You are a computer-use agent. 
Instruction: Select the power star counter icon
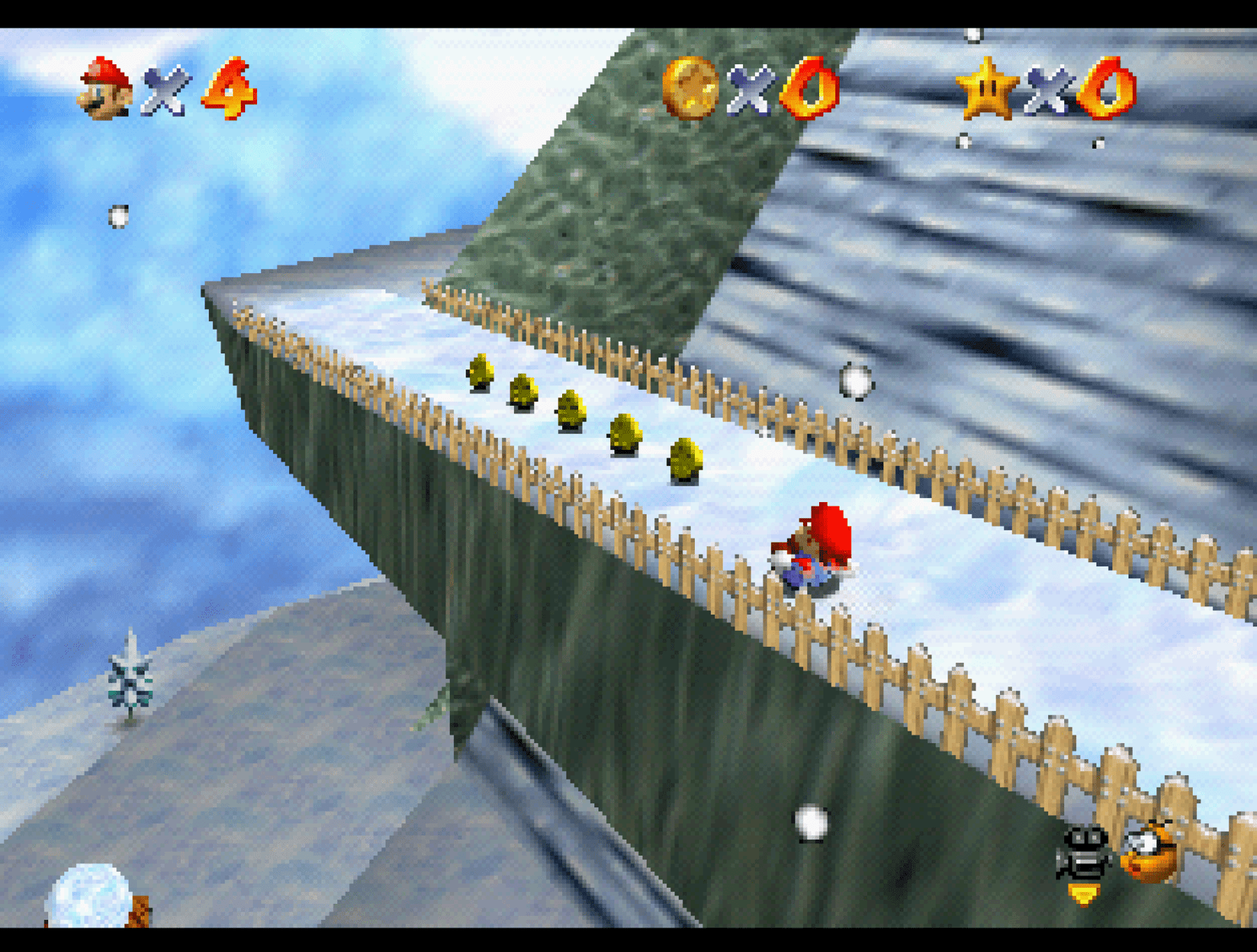pos(987,88)
